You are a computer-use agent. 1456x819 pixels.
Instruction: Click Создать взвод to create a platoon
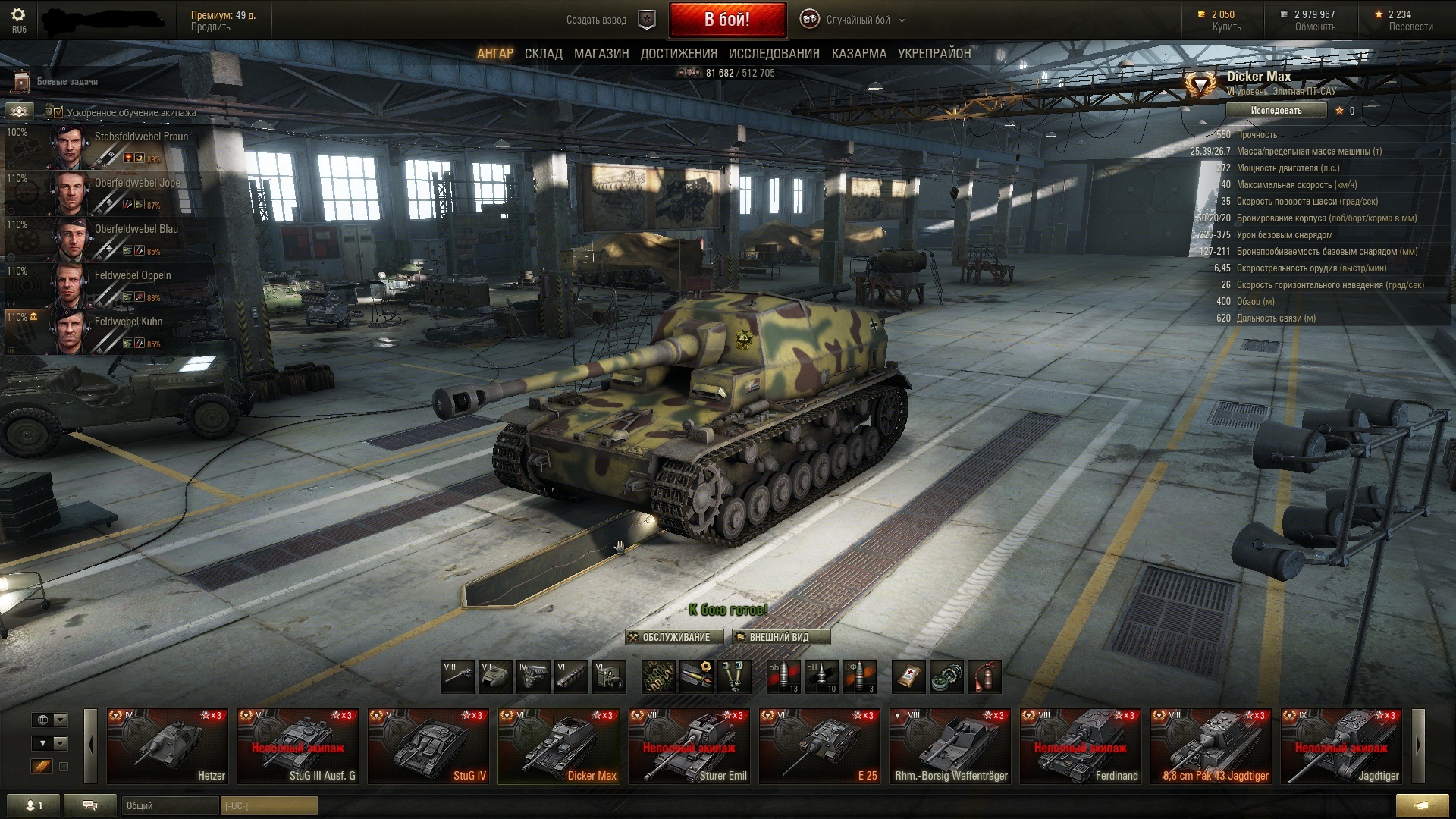[x=597, y=20]
